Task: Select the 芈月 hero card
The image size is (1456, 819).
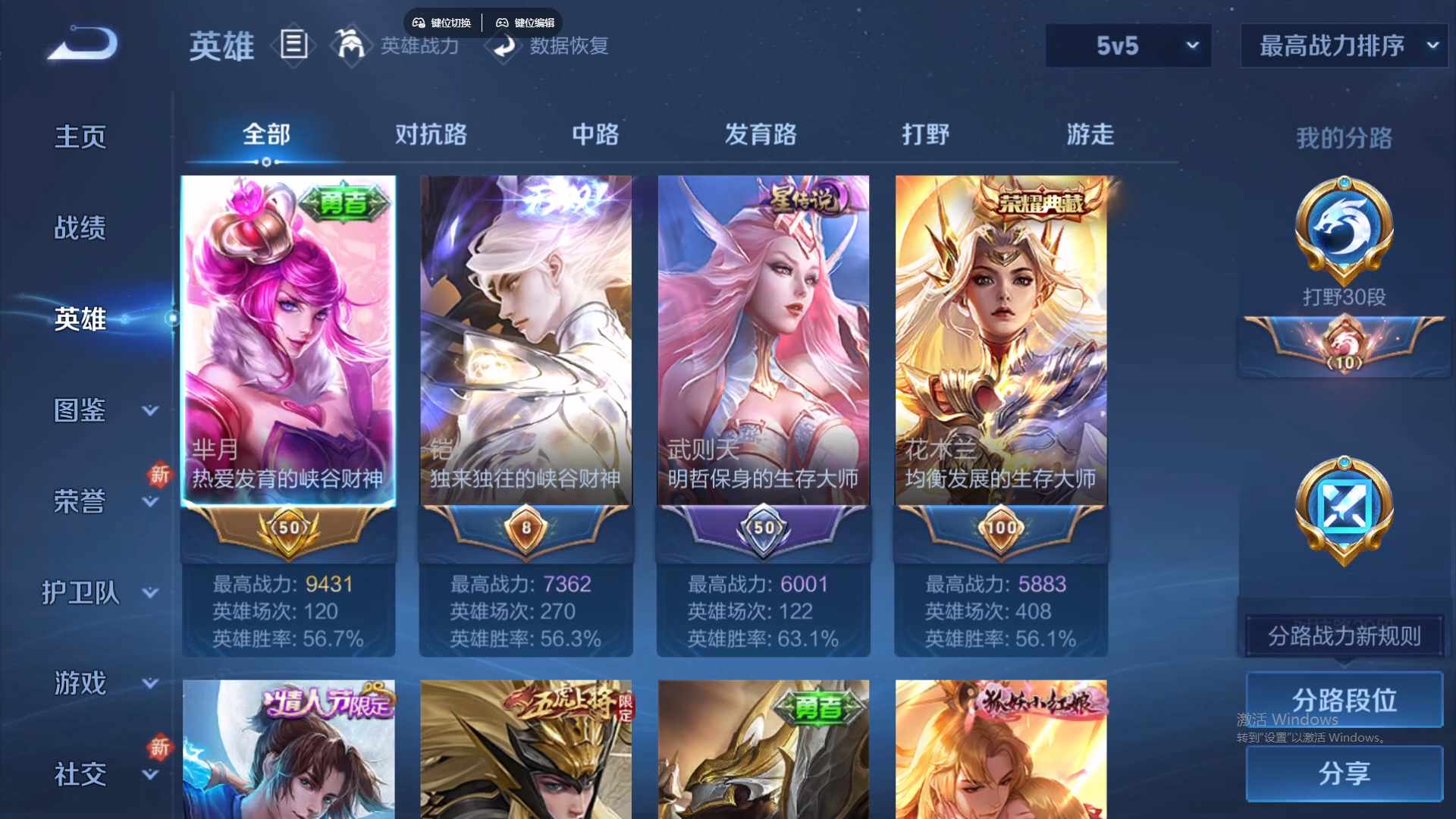Action: [x=288, y=341]
